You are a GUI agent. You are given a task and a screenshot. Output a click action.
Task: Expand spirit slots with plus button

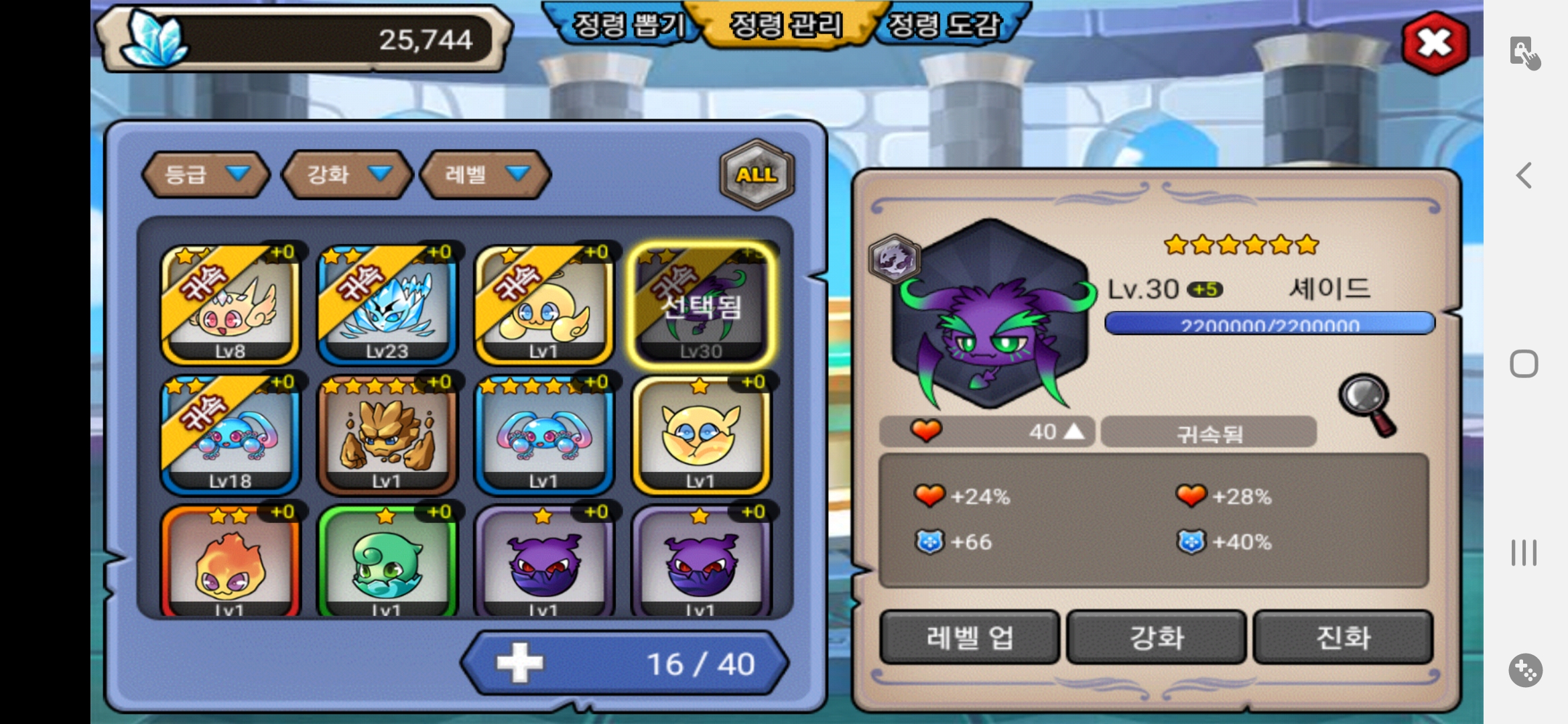click(x=520, y=663)
